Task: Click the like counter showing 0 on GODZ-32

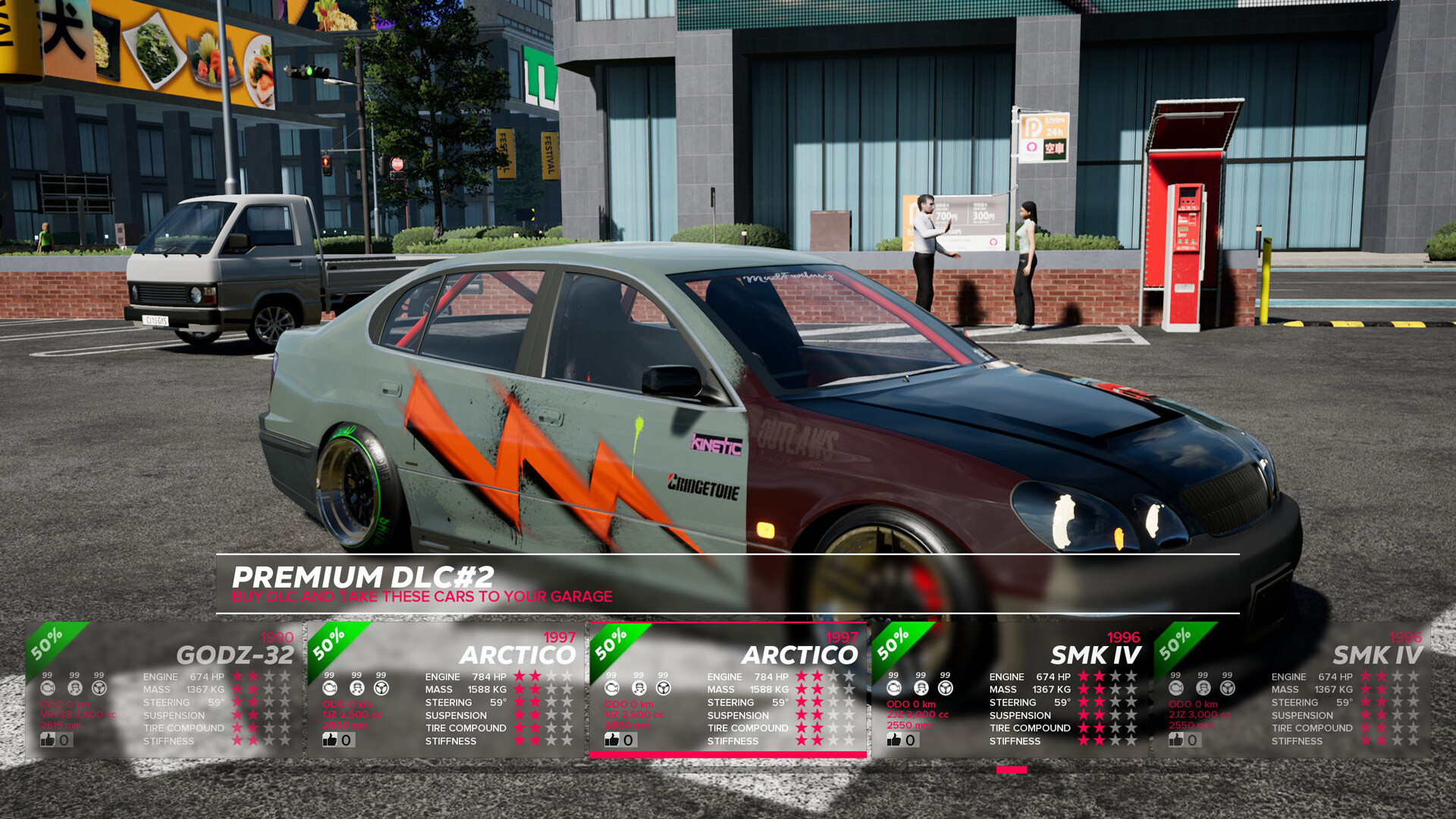Action: (x=64, y=741)
